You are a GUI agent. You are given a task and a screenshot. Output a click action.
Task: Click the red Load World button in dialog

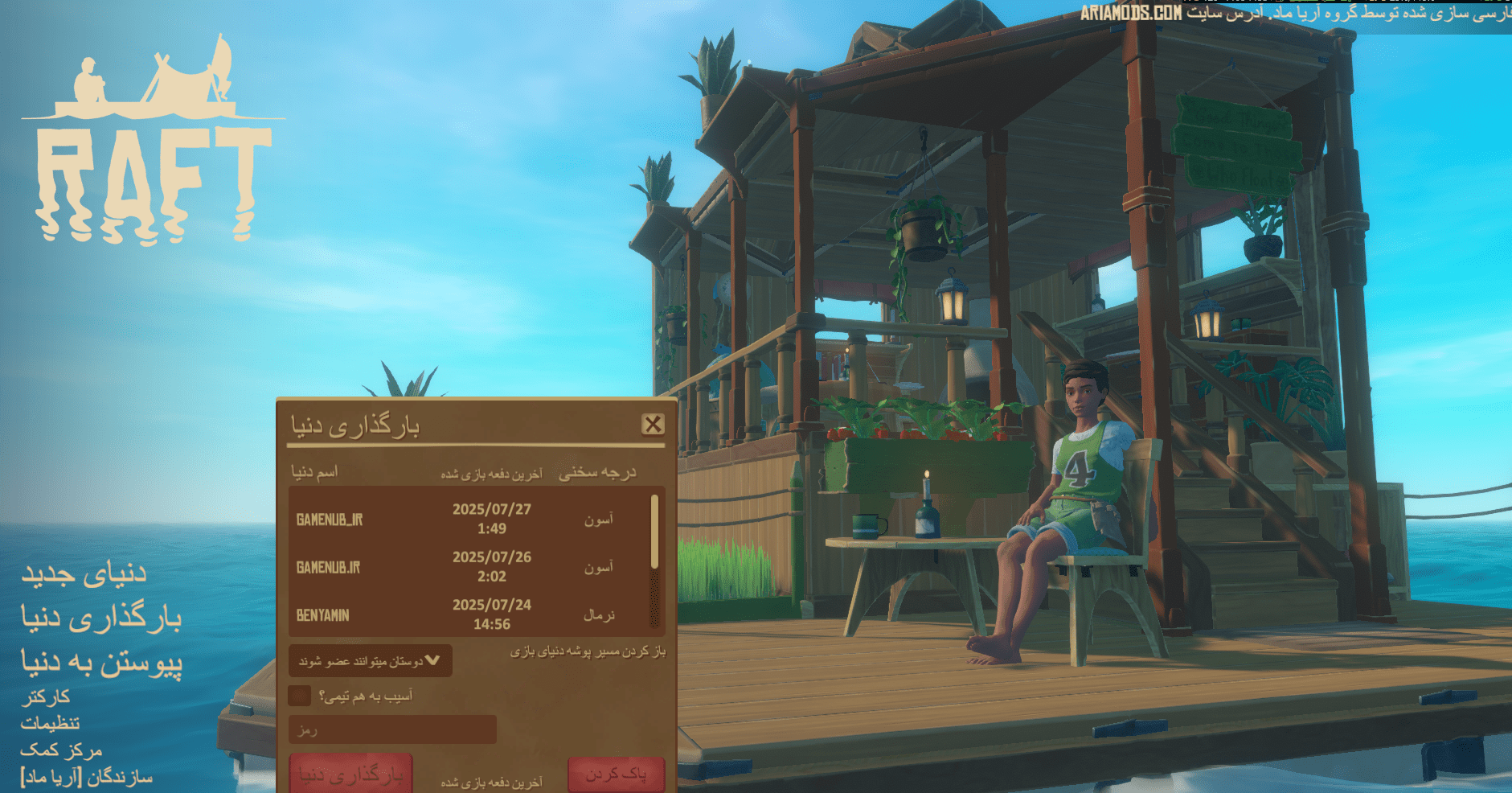[351, 774]
